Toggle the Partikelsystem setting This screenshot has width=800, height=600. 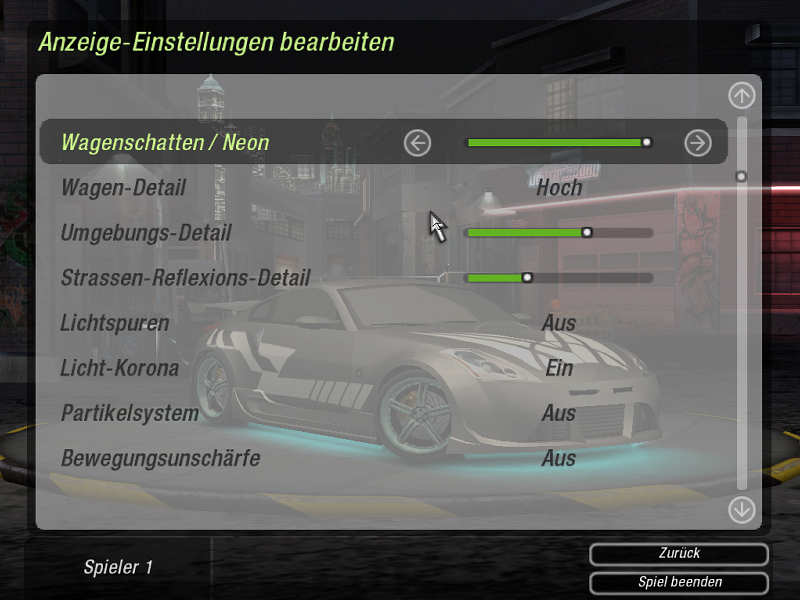559,413
